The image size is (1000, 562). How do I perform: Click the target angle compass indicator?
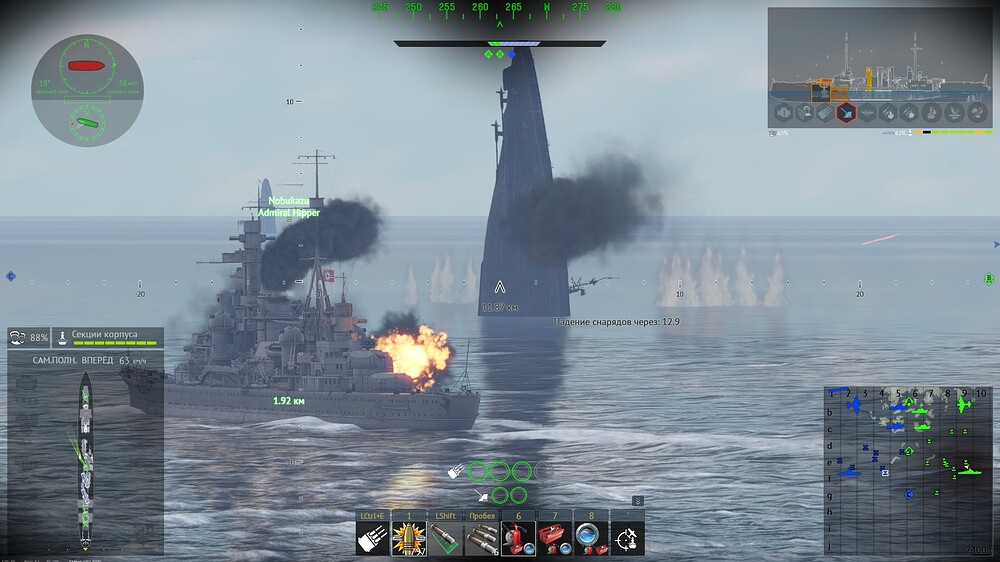87,90
